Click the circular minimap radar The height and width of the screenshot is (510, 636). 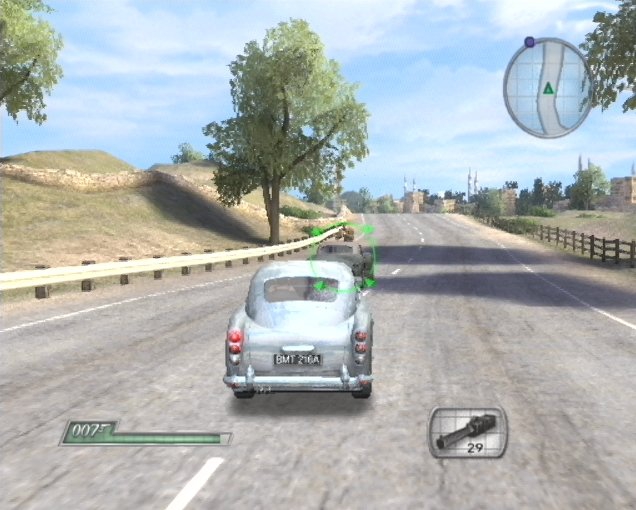pyautogui.click(x=548, y=87)
